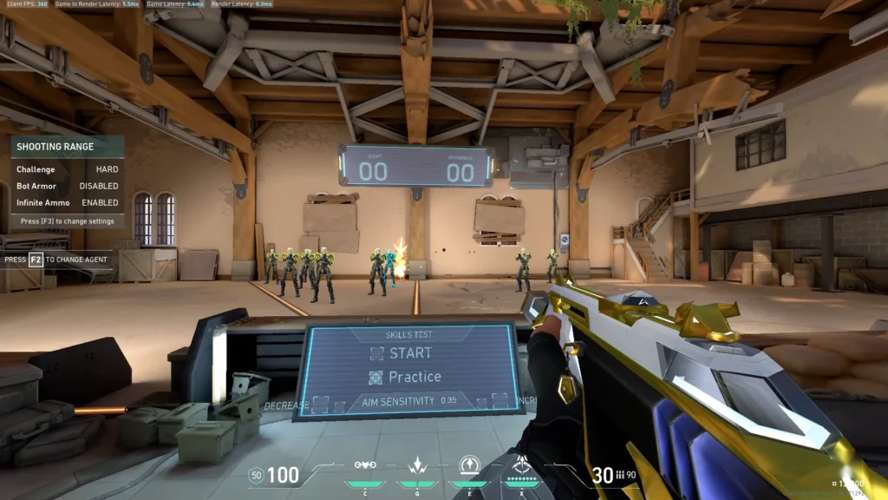Activate the C ability icon
888x500 pixels.
pyautogui.click(x=365, y=466)
